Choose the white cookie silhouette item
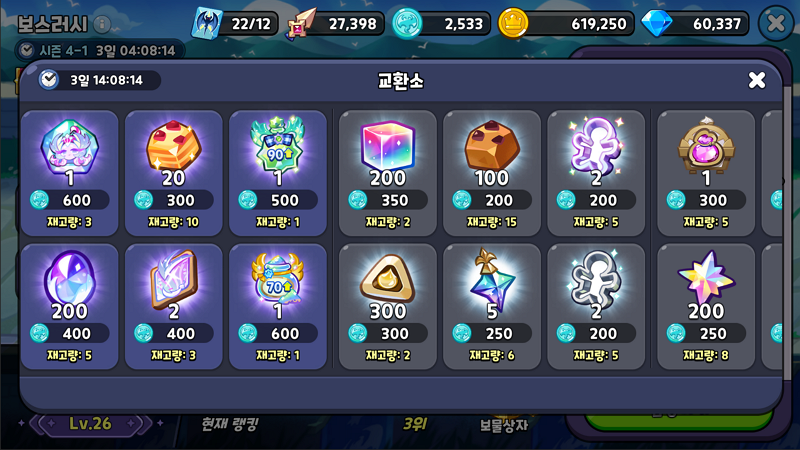Screen dimensions: 800x450 click(x=596, y=300)
